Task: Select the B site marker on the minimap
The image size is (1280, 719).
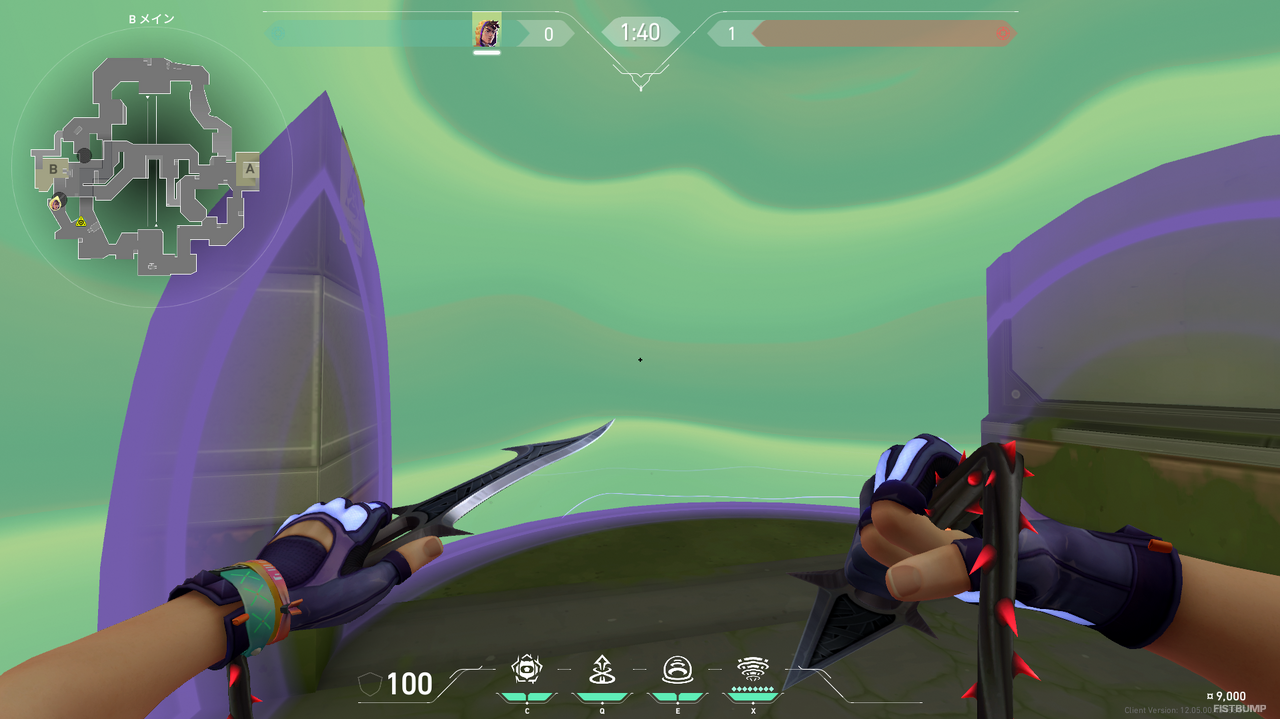Action: coord(53,170)
